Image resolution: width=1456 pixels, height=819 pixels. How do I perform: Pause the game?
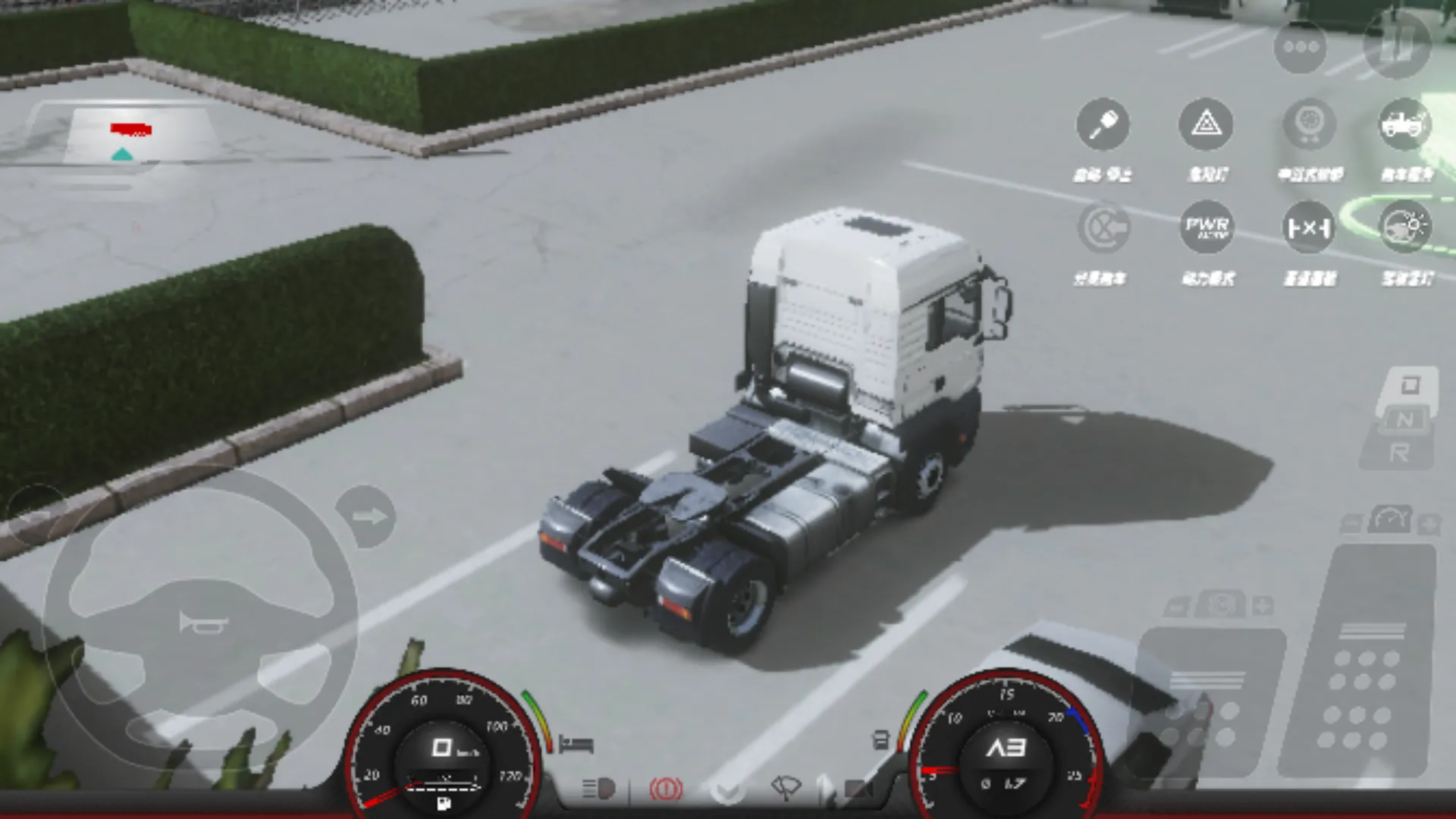[1396, 45]
